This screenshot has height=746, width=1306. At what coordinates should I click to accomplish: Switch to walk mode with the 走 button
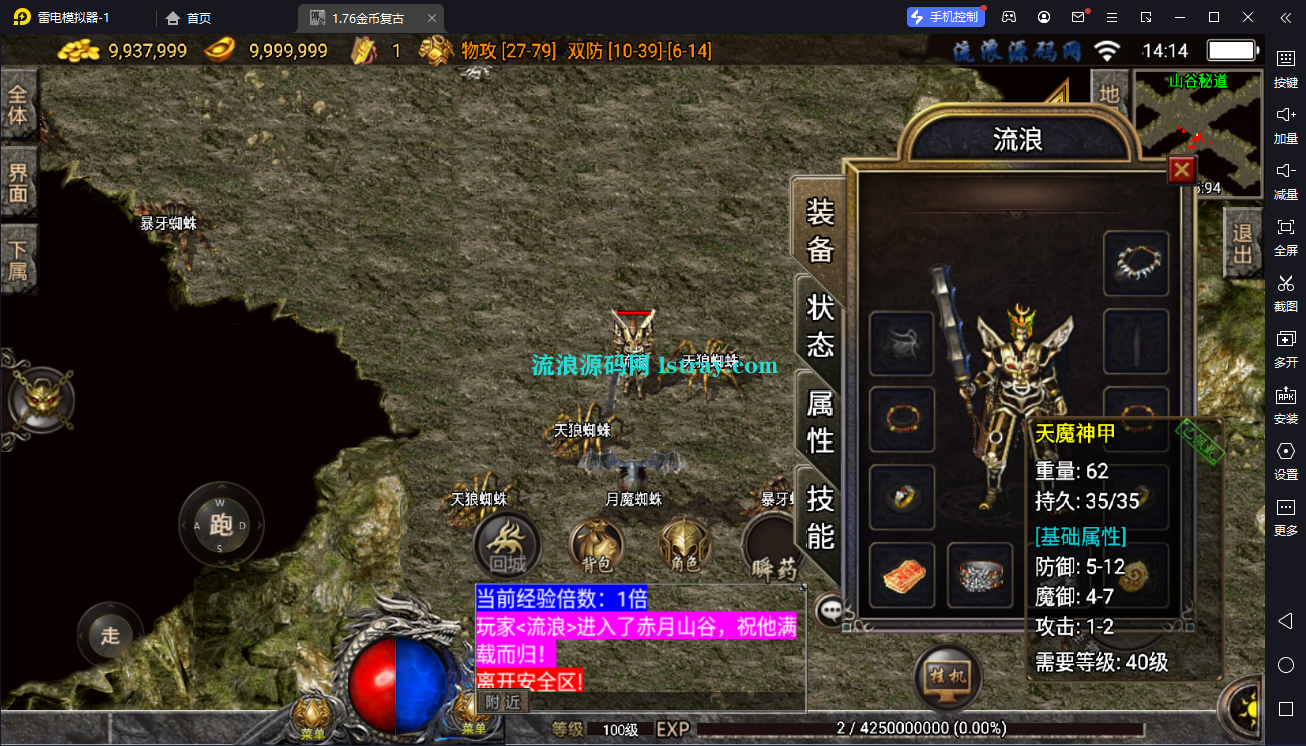coord(110,635)
